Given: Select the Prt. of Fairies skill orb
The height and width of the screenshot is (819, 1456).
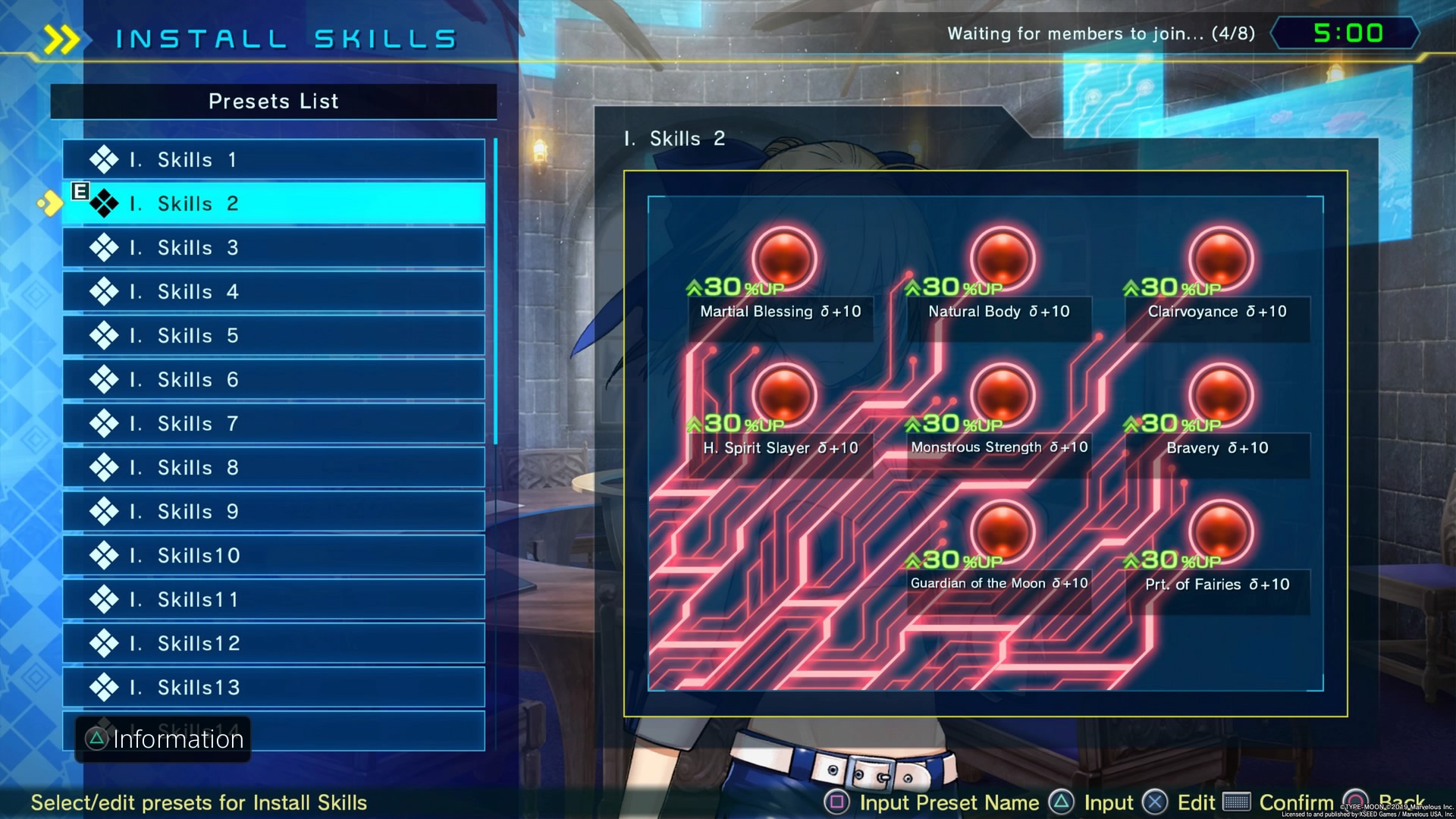Looking at the screenshot, I should [x=1220, y=531].
